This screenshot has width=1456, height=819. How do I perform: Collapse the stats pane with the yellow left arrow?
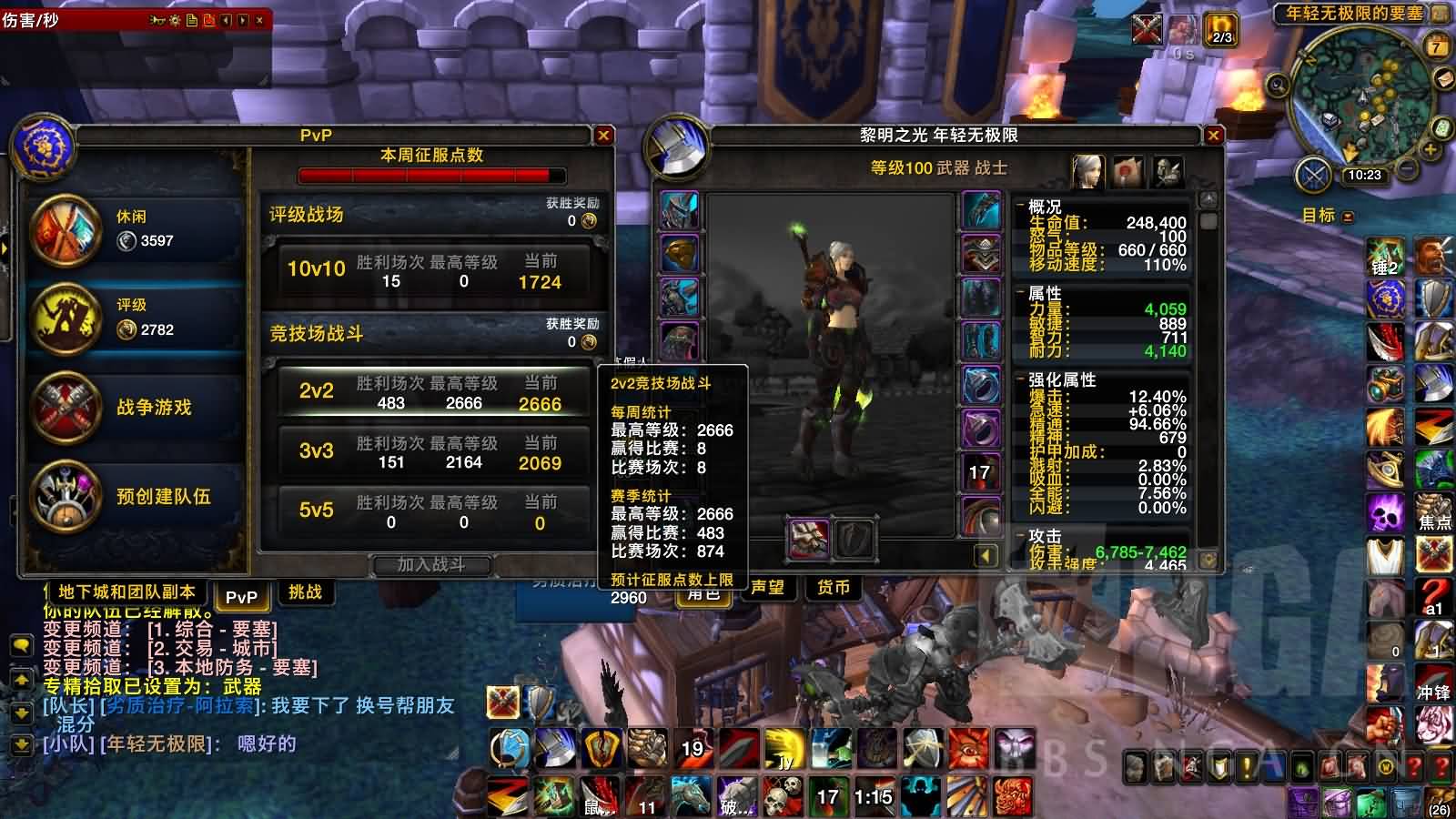986,554
